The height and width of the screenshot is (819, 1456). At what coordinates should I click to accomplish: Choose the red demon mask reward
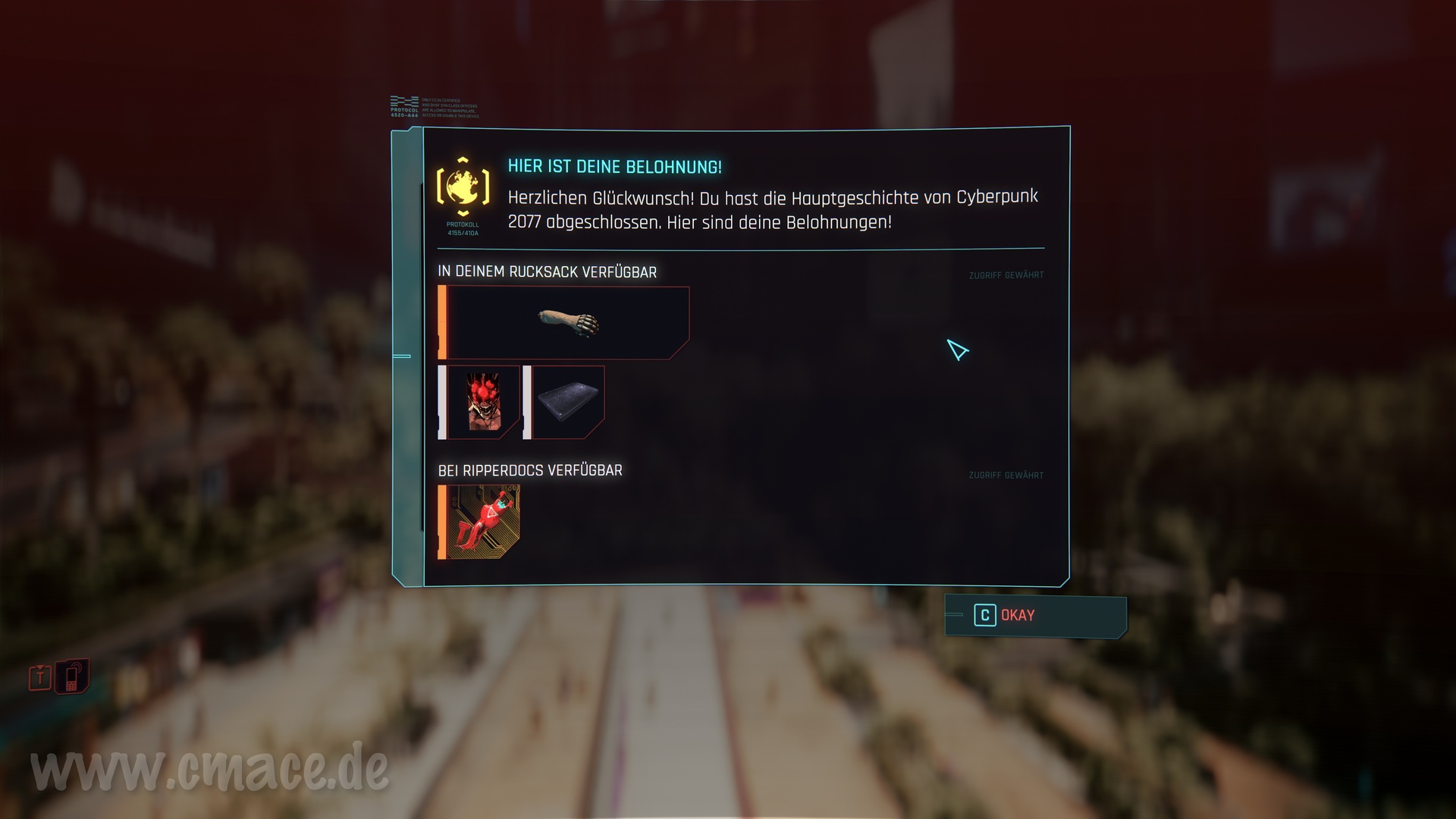click(483, 402)
